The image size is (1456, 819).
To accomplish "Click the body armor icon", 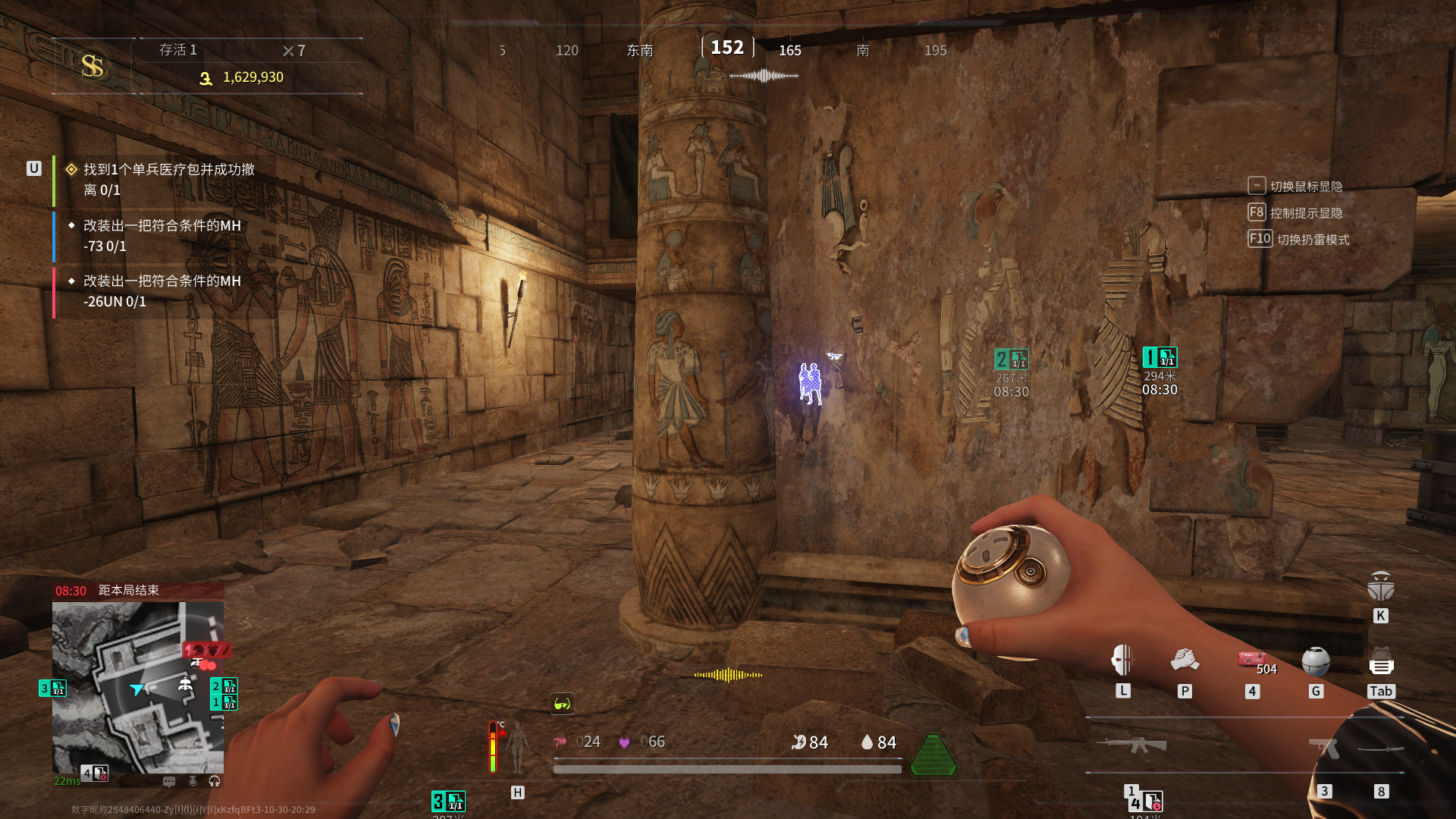I will coord(1381,585).
